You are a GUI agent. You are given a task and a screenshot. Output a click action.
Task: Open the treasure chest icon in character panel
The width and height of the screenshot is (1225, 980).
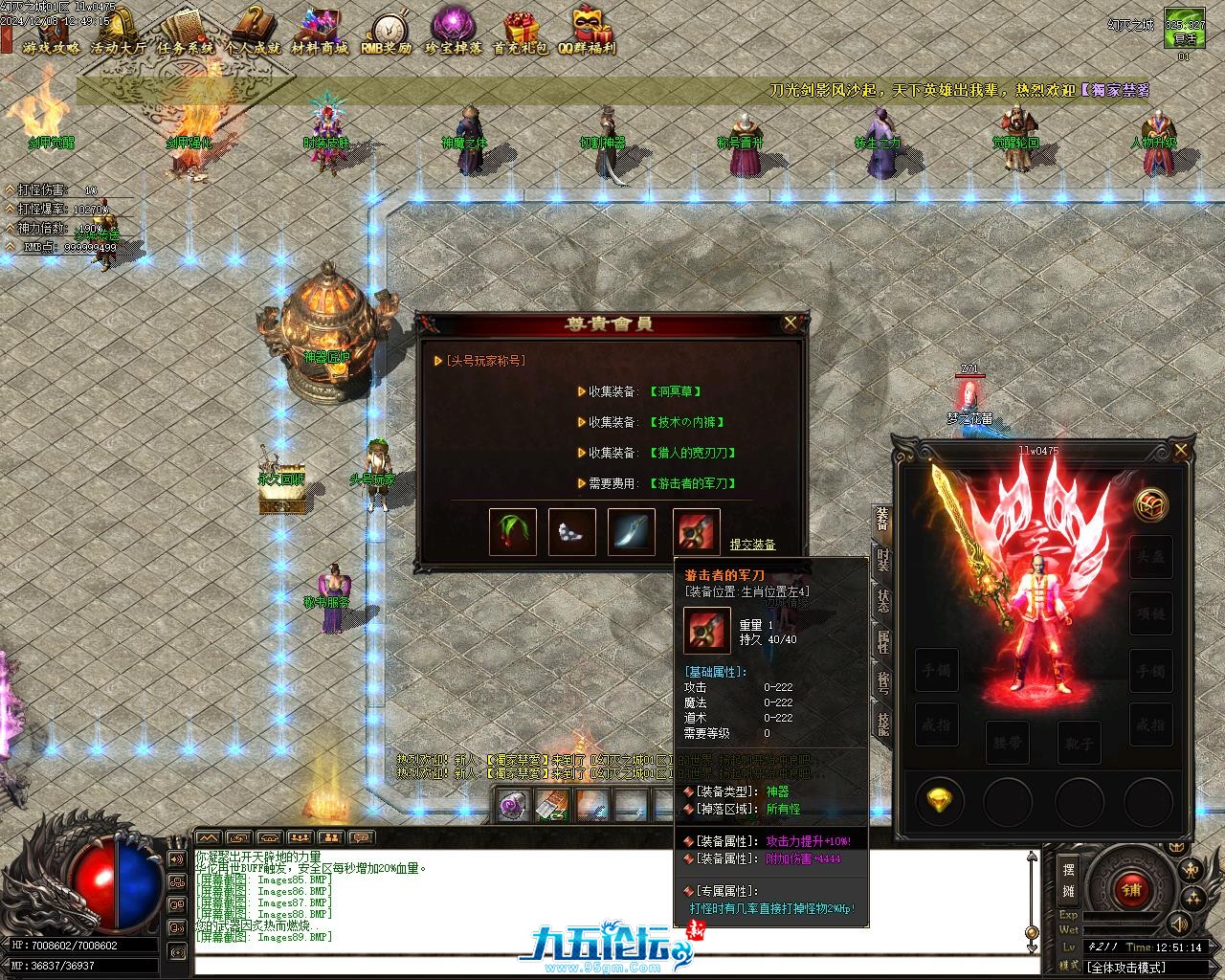(1150, 504)
